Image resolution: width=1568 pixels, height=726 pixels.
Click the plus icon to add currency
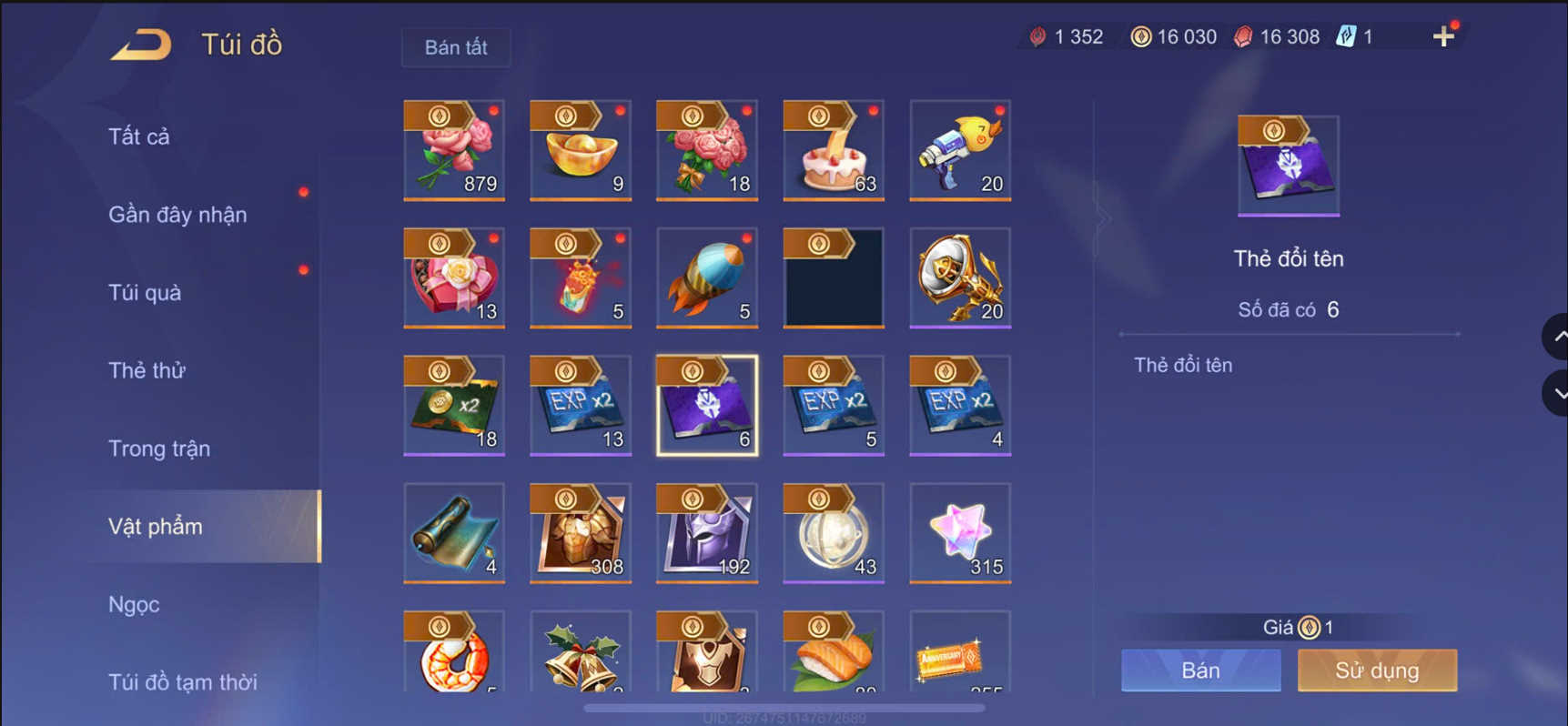tap(1443, 36)
